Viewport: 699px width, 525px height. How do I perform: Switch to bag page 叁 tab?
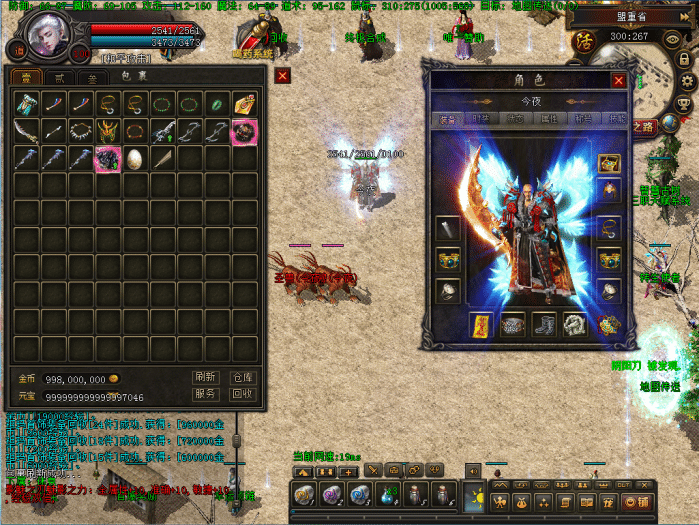click(x=92, y=77)
